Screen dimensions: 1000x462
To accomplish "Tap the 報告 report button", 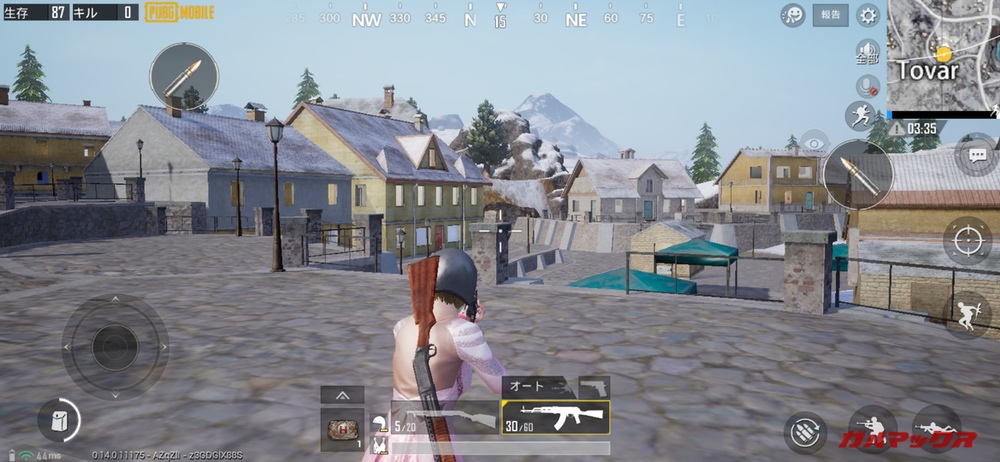I will (830, 15).
